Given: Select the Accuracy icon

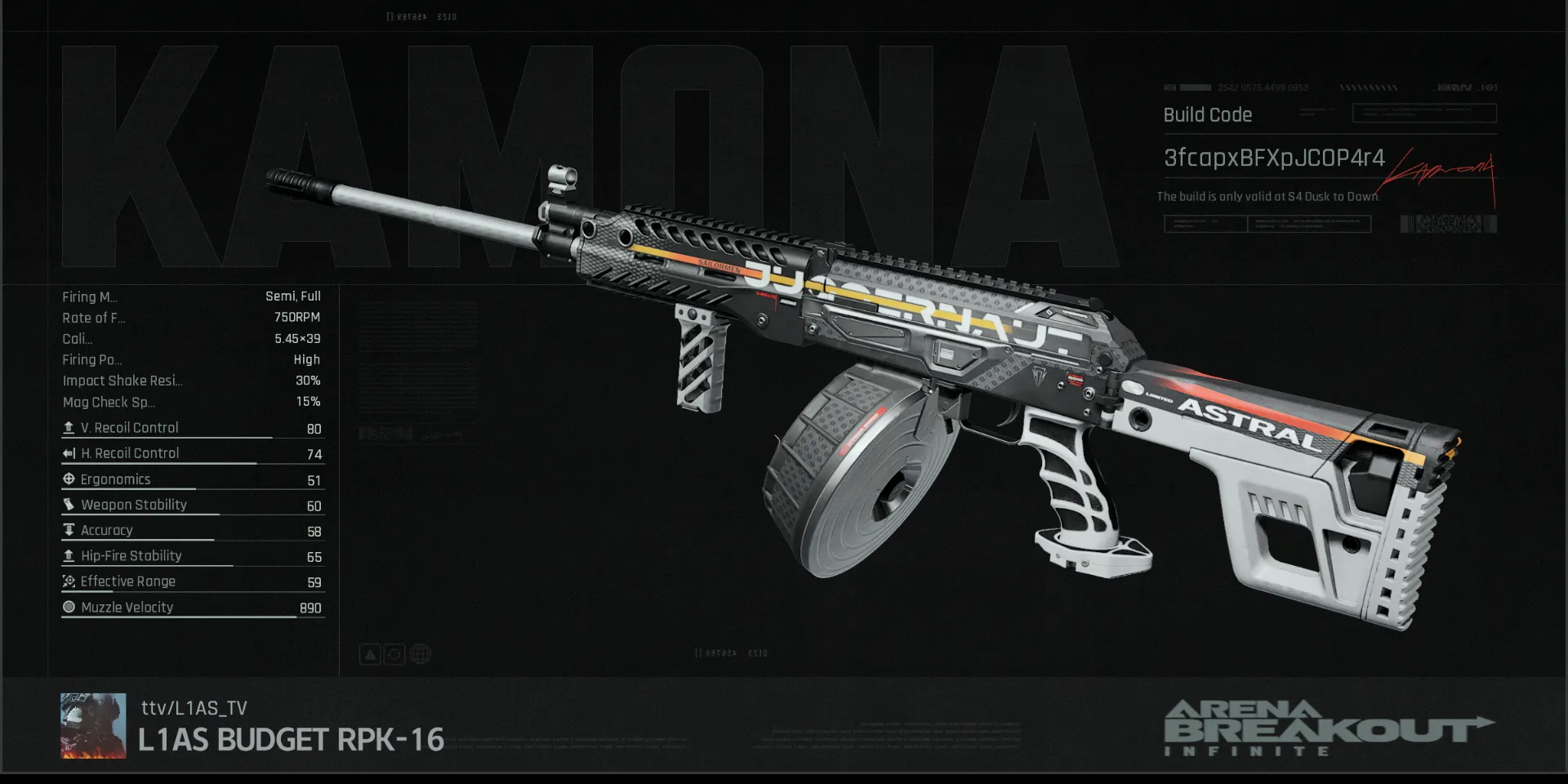Looking at the screenshot, I should pyautogui.click(x=69, y=530).
